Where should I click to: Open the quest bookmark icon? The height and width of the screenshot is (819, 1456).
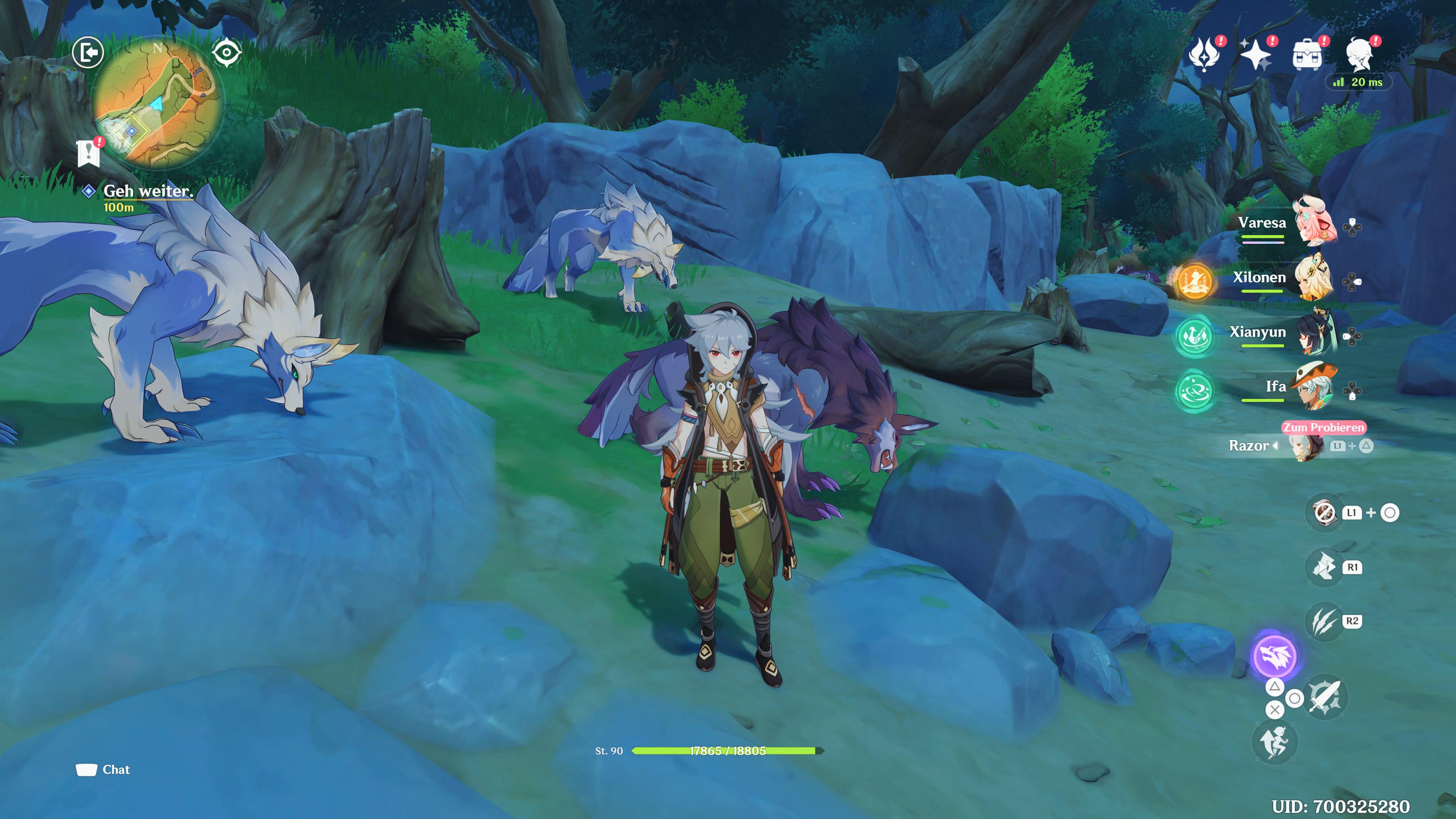[x=89, y=152]
